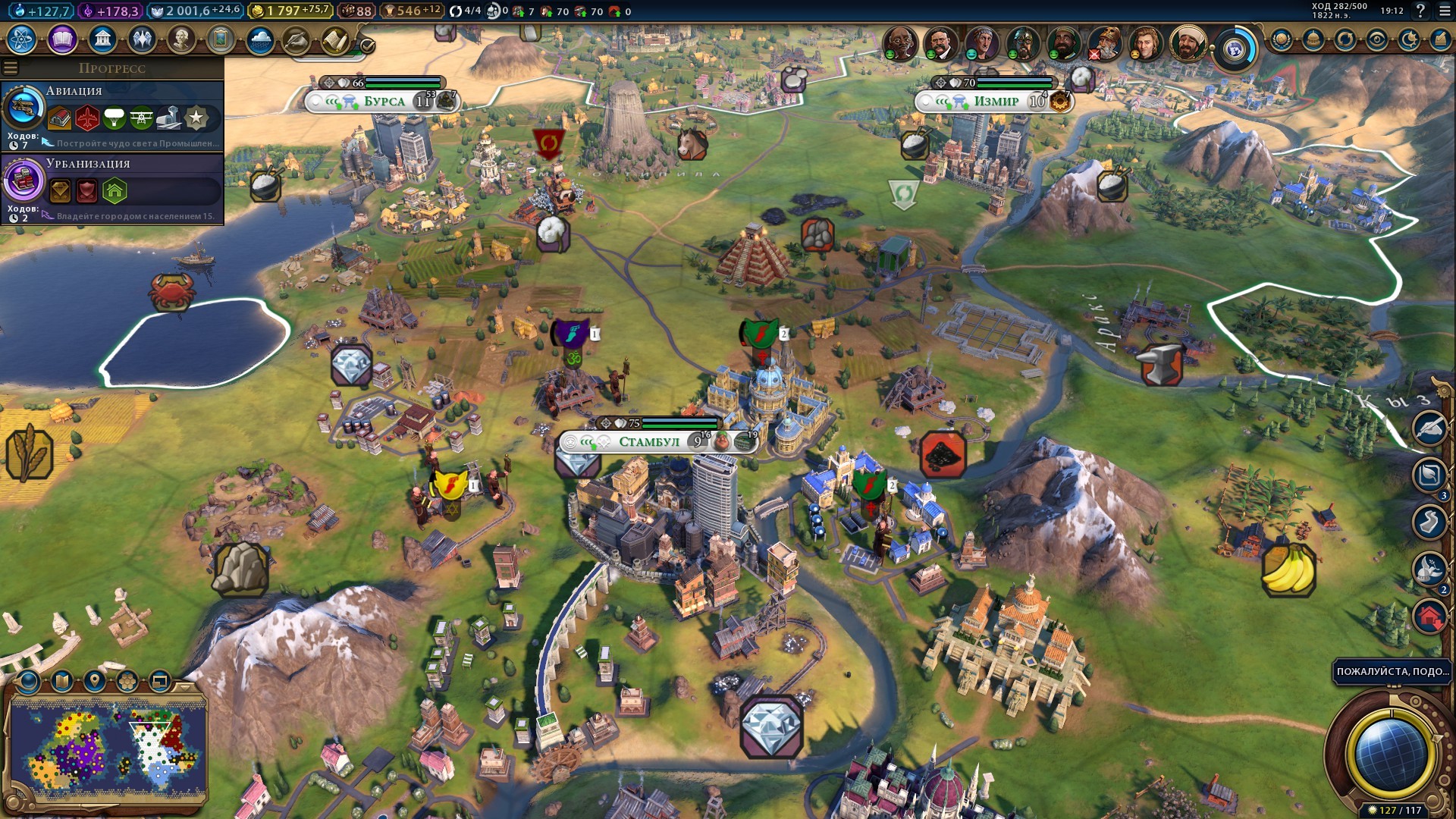Click the next turn globe button
Image resolution: width=1456 pixels, height=819 pixels.
pos(1390,753)
